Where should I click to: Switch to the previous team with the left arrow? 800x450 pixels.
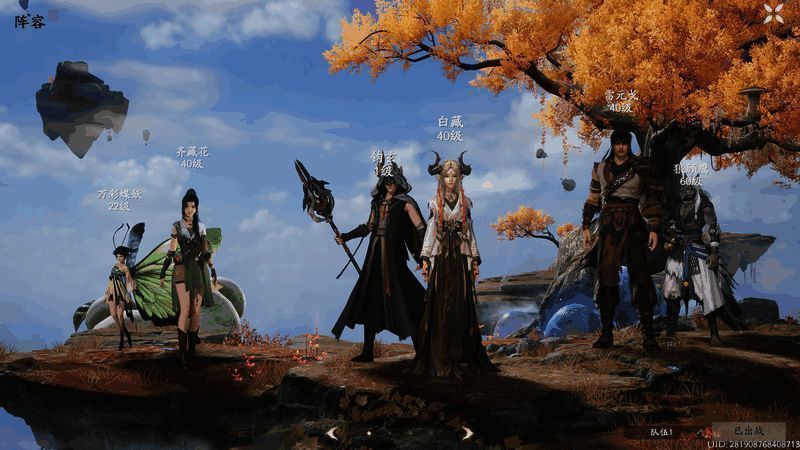click(332, 432)
